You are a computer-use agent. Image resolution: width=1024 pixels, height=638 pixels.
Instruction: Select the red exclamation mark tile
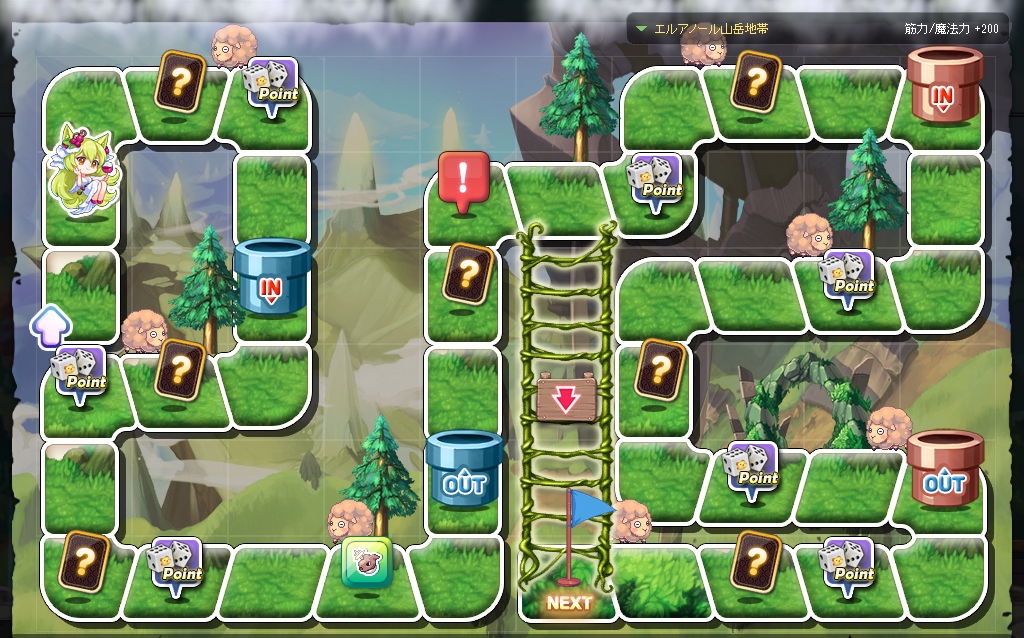[463, 182]
